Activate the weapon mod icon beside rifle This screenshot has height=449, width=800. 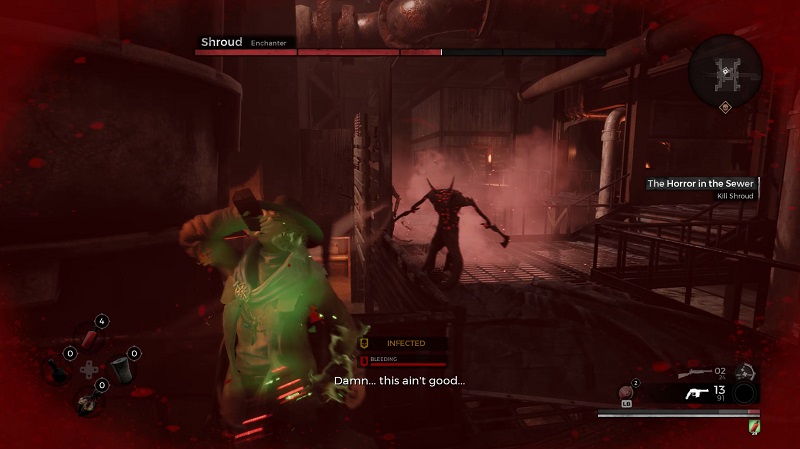(745, 372)
